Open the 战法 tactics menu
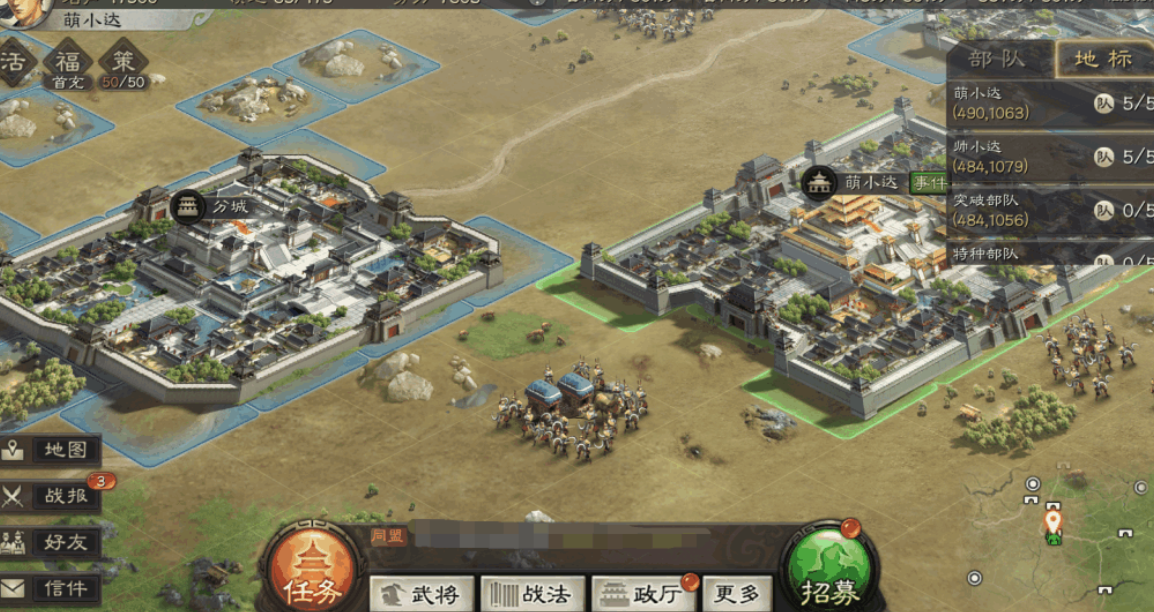The width and height of the screenshot is (1154, 612). (532, 594)
